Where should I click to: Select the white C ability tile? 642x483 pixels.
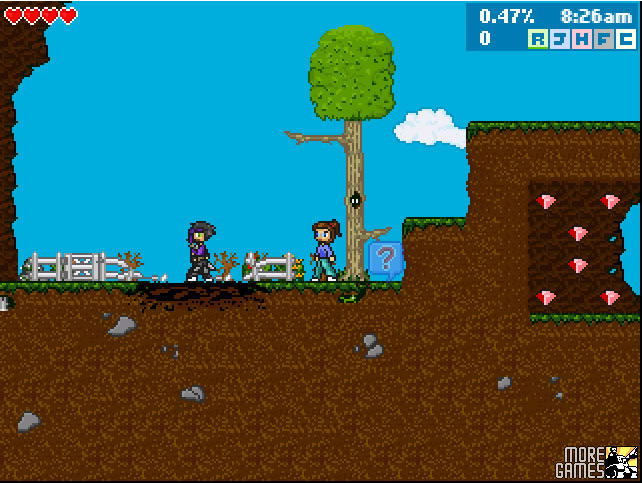point(626,39)
